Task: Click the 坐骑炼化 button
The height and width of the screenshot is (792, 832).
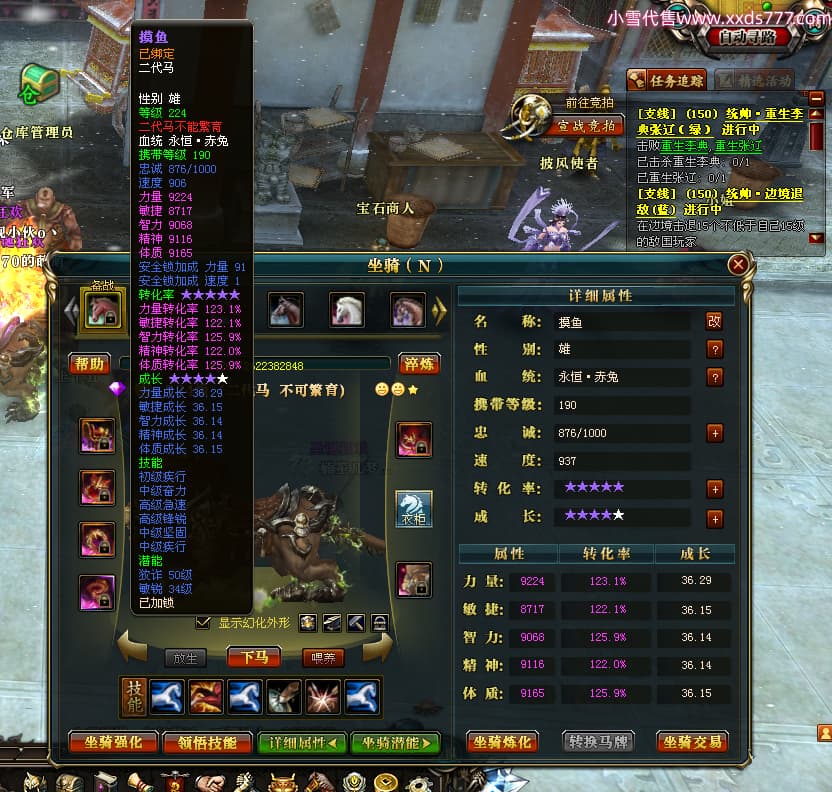Action: (x=503, y=742)
